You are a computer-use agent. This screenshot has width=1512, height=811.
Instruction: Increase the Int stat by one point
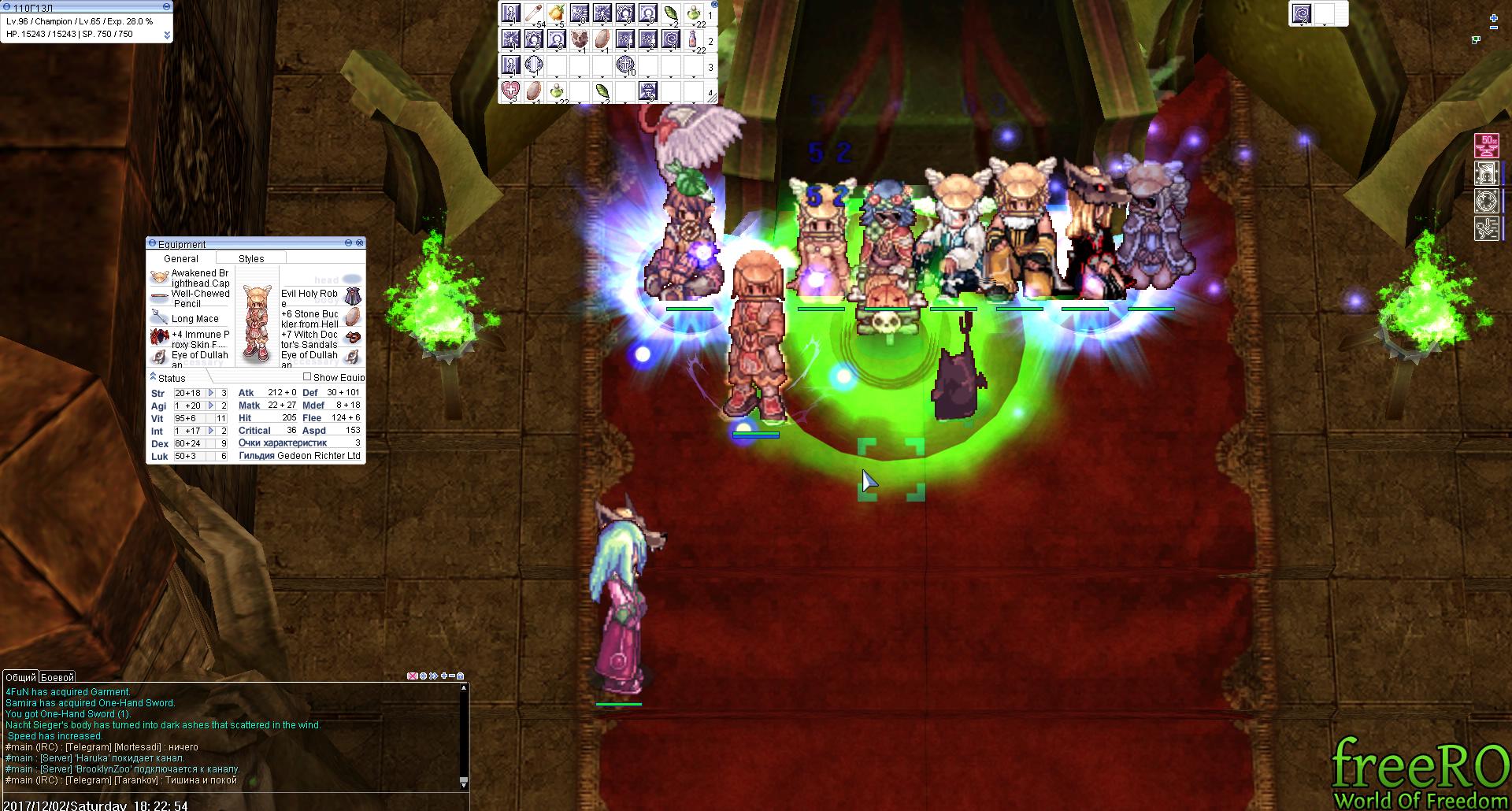click(211, 431)
